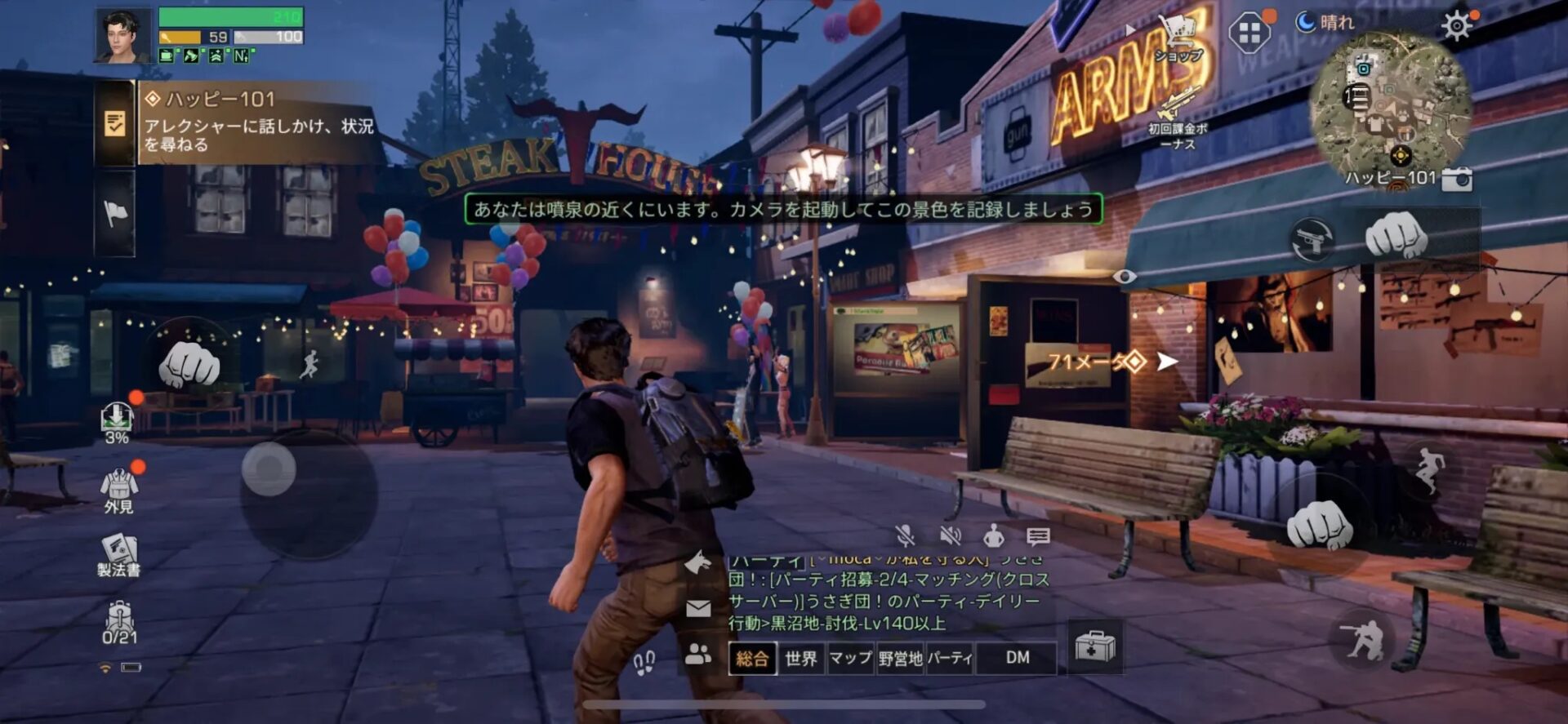Viewport: 1568px width, 724px height.
Task: Open the settings gear icon
Action: (1457, 27)
